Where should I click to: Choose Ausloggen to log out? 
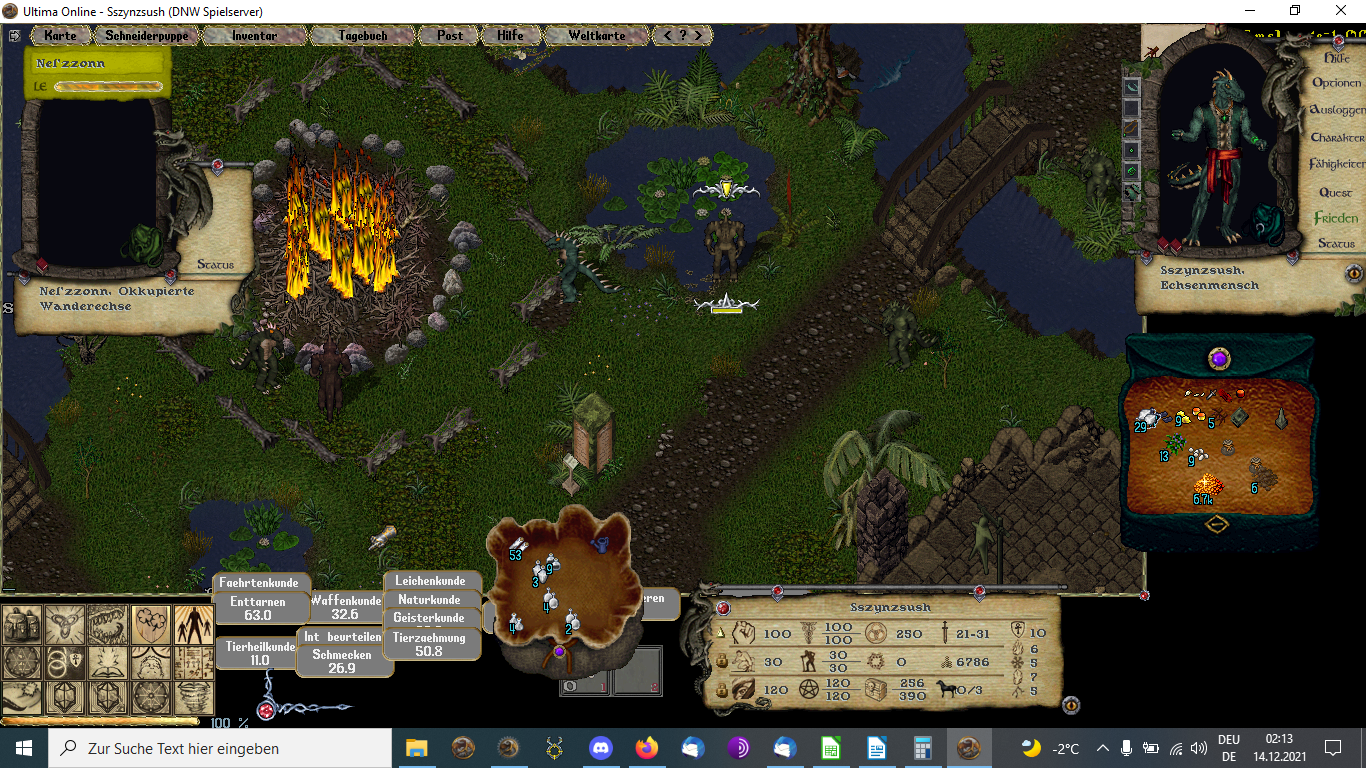click(1336, 110)
